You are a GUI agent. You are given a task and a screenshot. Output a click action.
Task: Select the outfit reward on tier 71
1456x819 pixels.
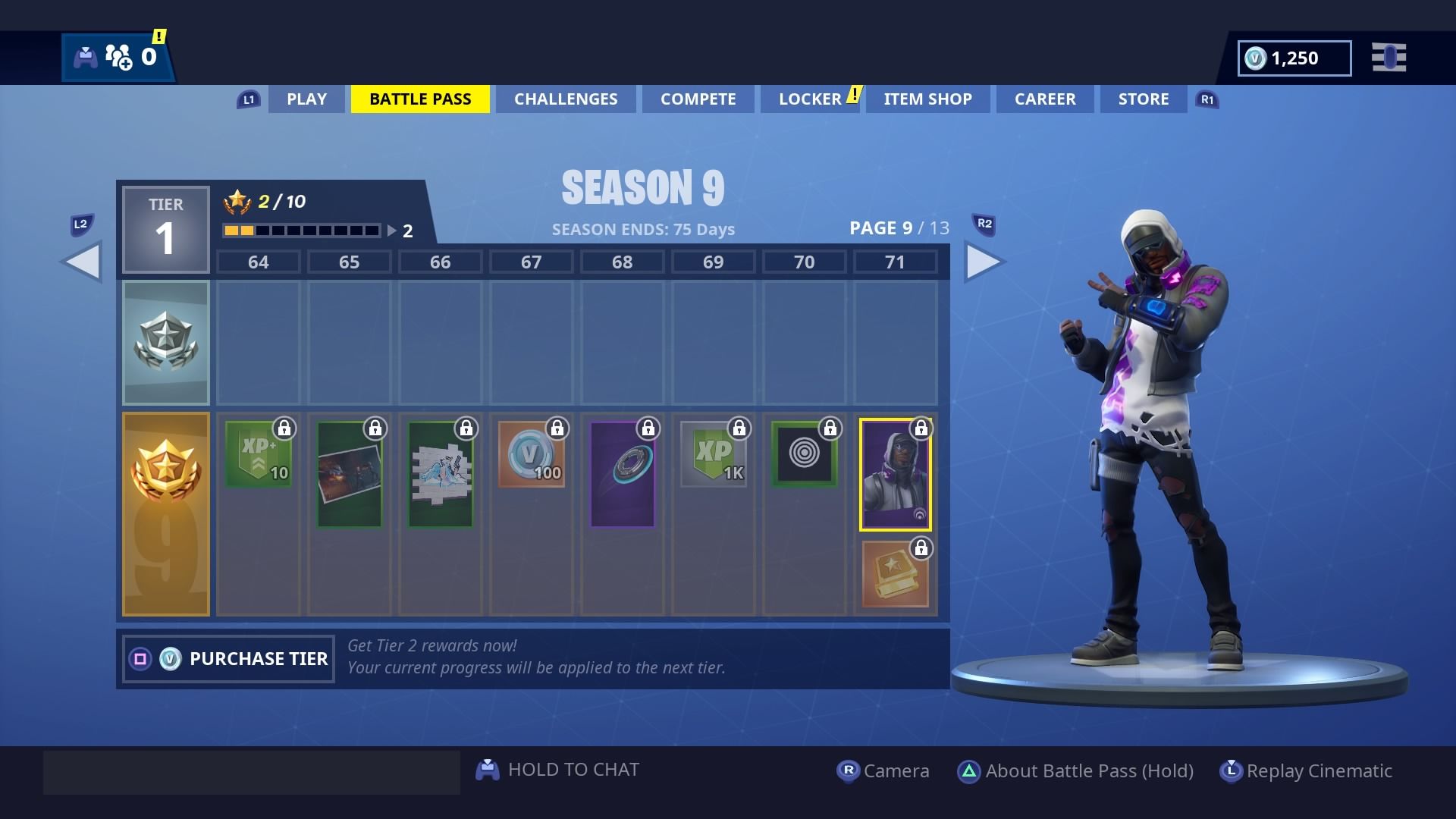pos(896,472)
